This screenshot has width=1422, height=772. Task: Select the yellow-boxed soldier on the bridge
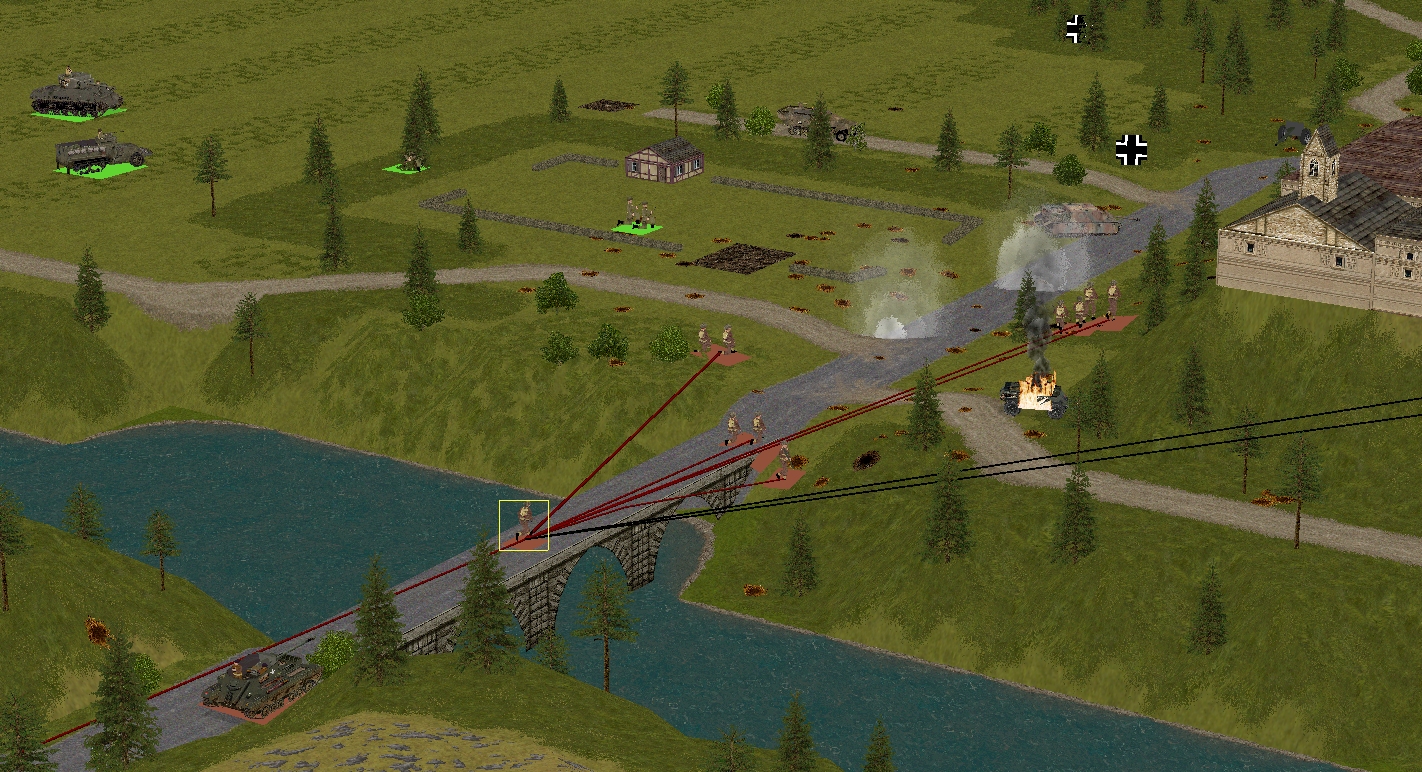coord(524,524)
